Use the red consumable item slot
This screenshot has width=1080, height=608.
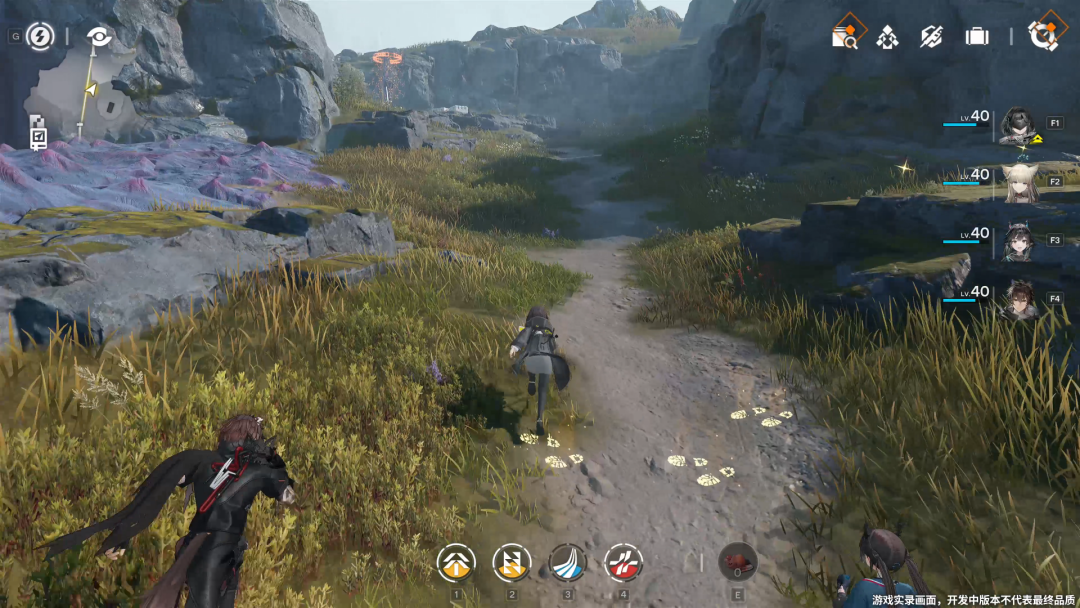pyautogui.click(x=737, y=561)
